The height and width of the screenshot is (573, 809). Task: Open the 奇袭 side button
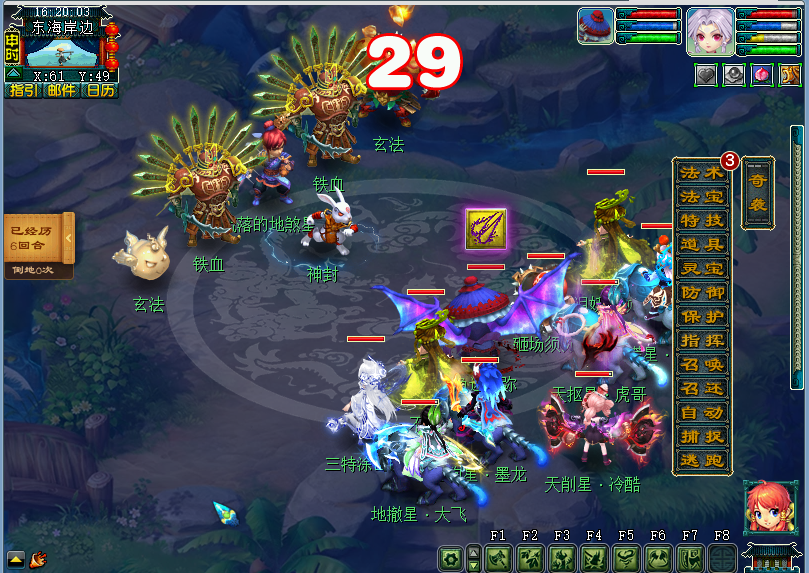pos(757,192)
